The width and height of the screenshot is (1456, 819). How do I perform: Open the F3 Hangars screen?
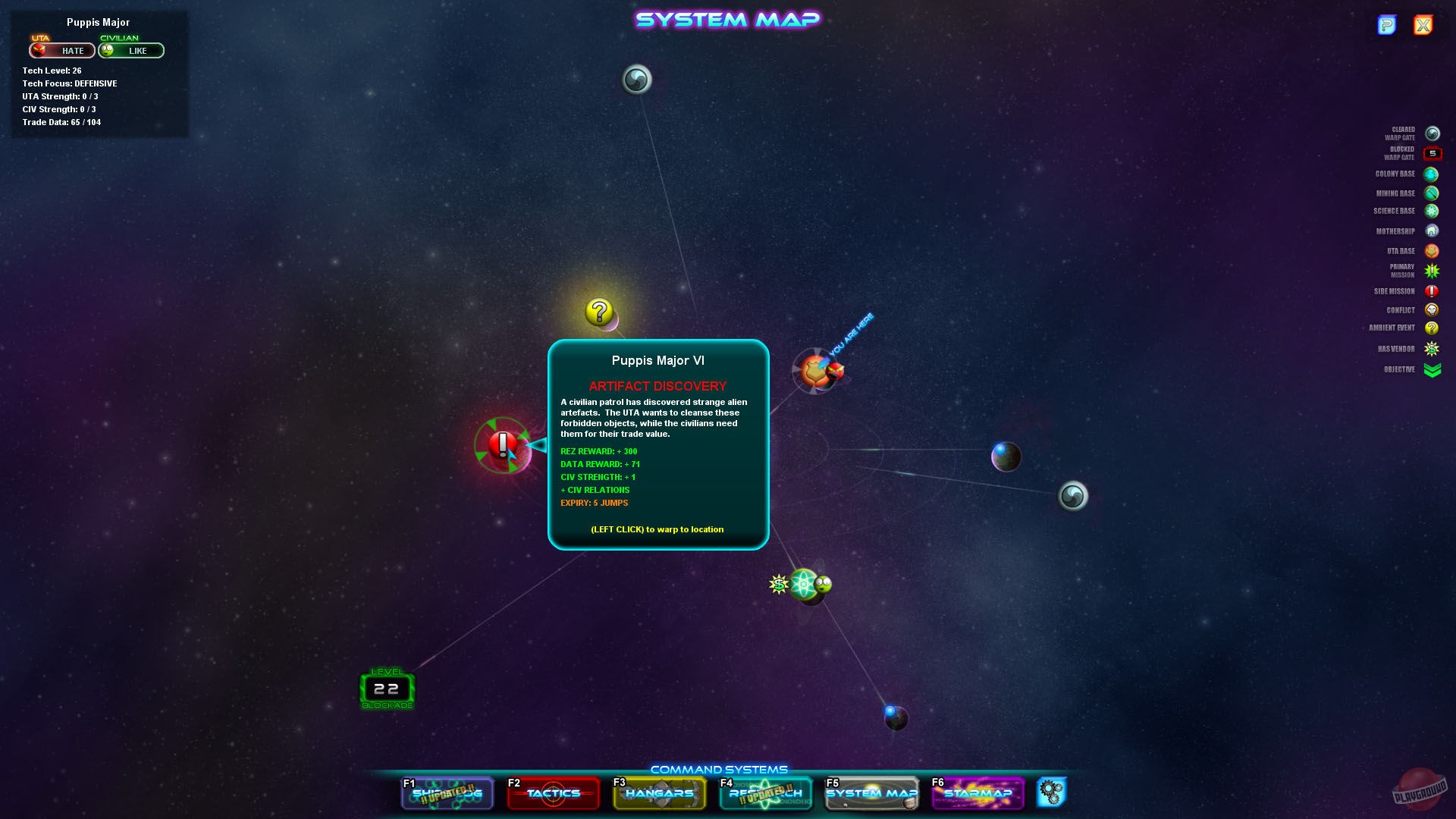(659, 793)
